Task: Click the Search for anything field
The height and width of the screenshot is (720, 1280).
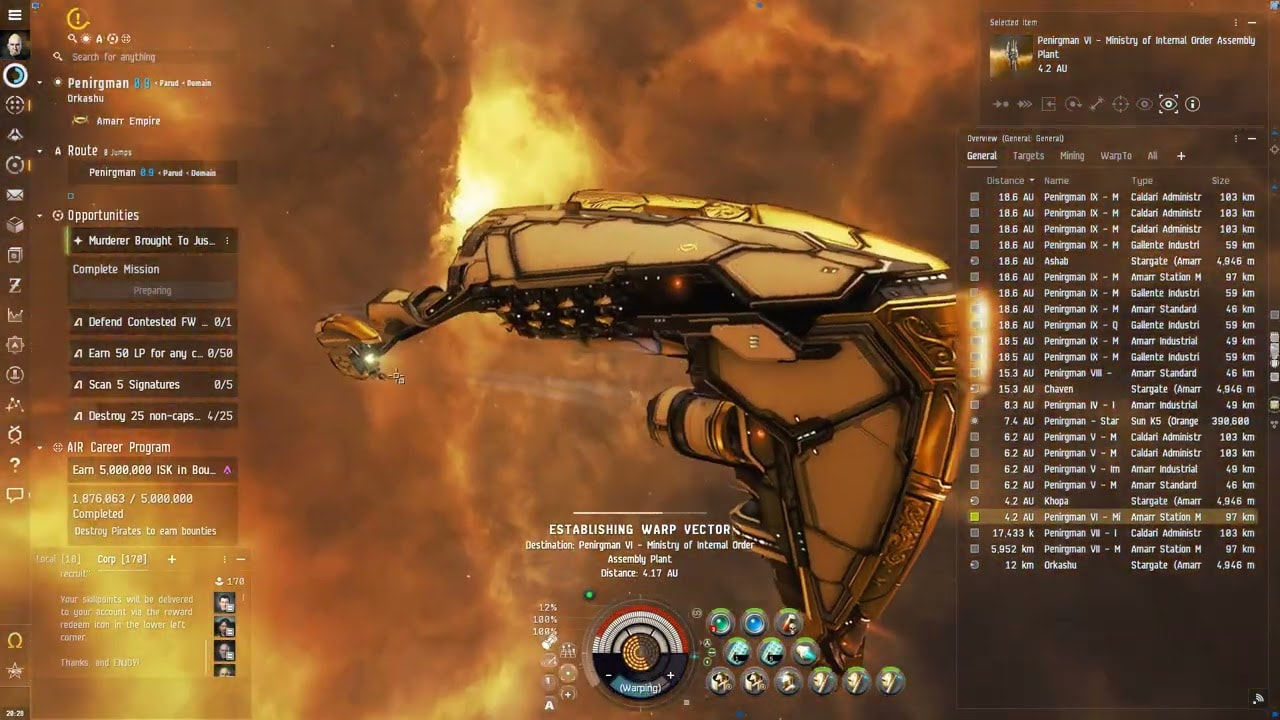Action: point(150,57)
